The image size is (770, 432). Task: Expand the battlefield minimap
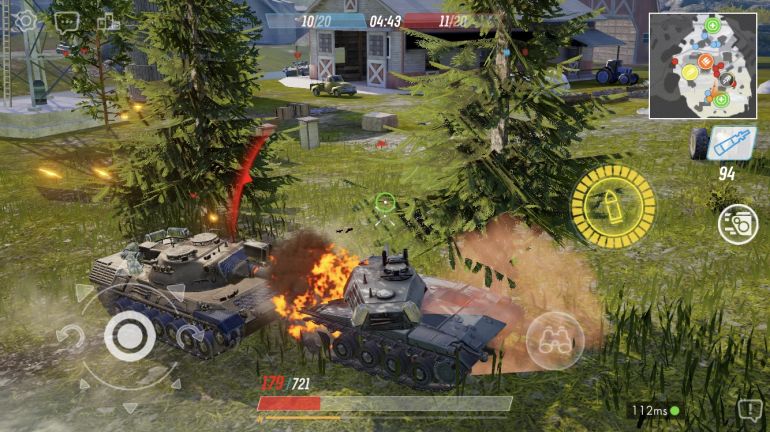tap(702, 66)
